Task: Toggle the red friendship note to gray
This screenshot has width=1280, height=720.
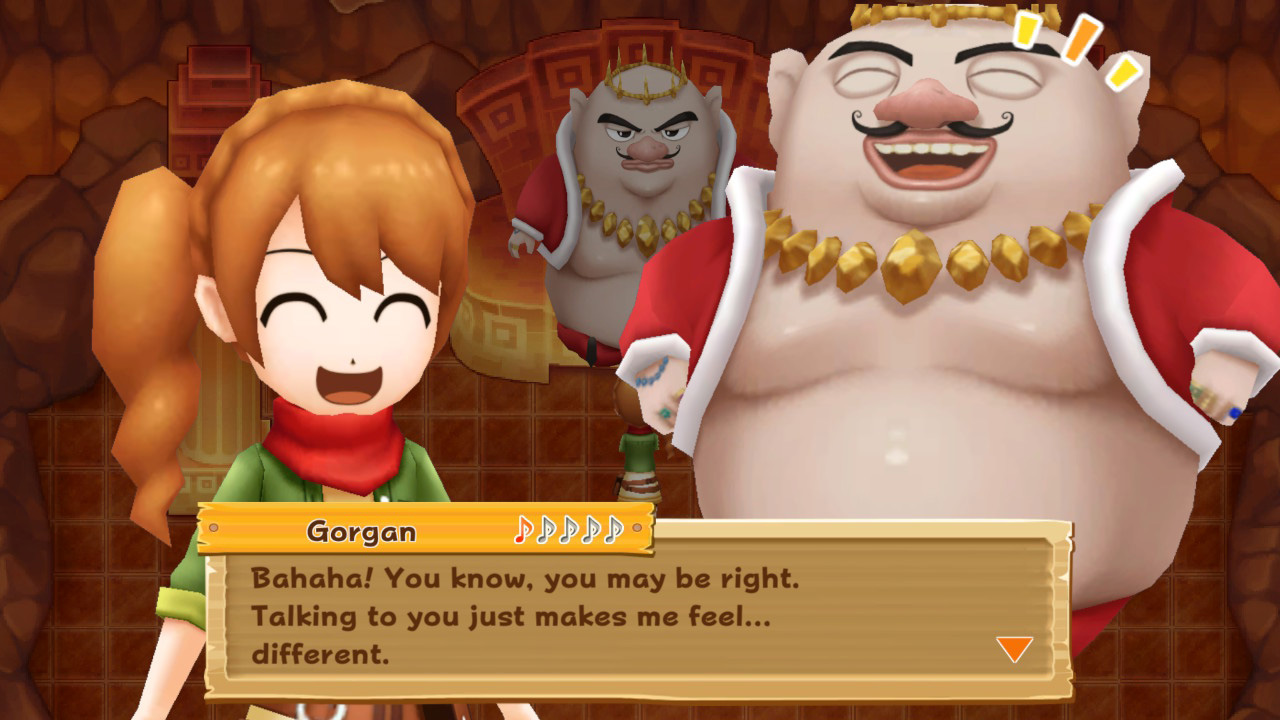Action: click(x=522, y=530)
